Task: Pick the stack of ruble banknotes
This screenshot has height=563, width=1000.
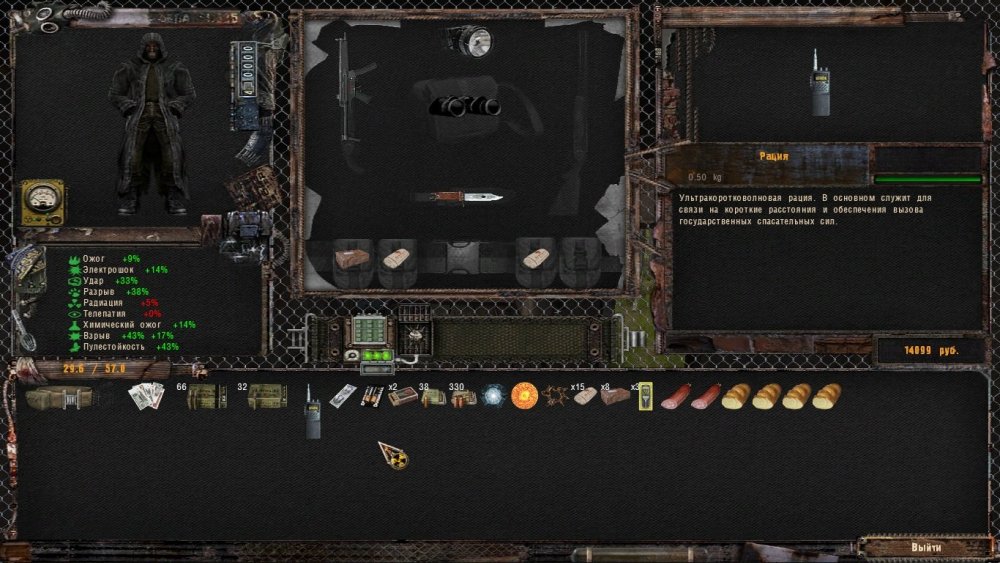Action: [146, 396]
